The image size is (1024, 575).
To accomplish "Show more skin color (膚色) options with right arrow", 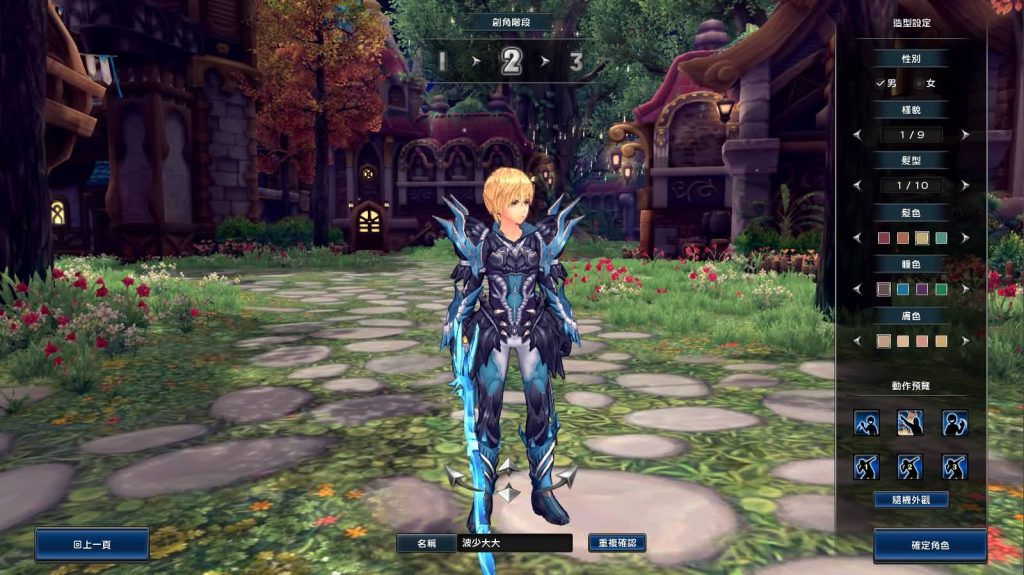I will tap(965, 341).
